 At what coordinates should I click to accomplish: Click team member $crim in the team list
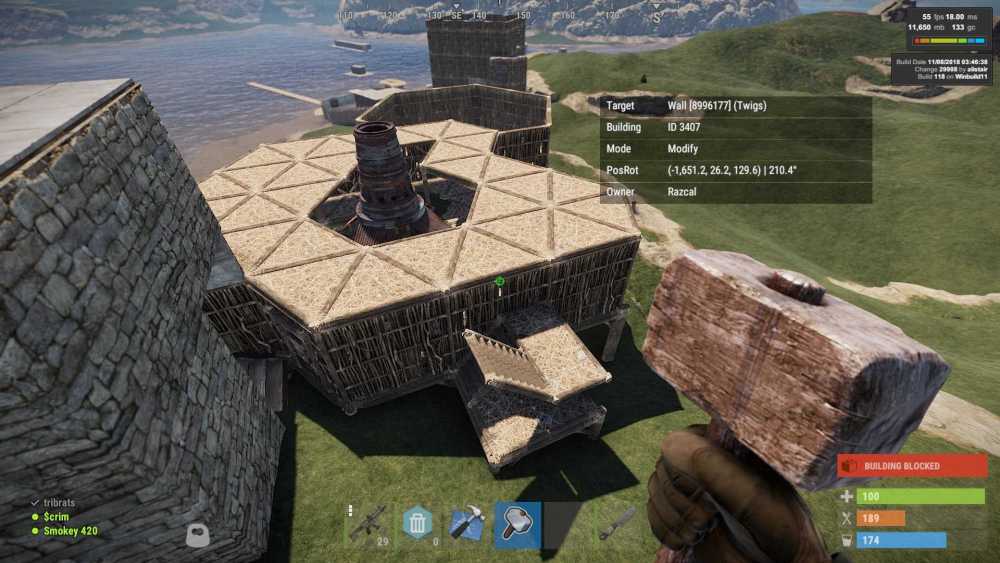coord(58,517)
